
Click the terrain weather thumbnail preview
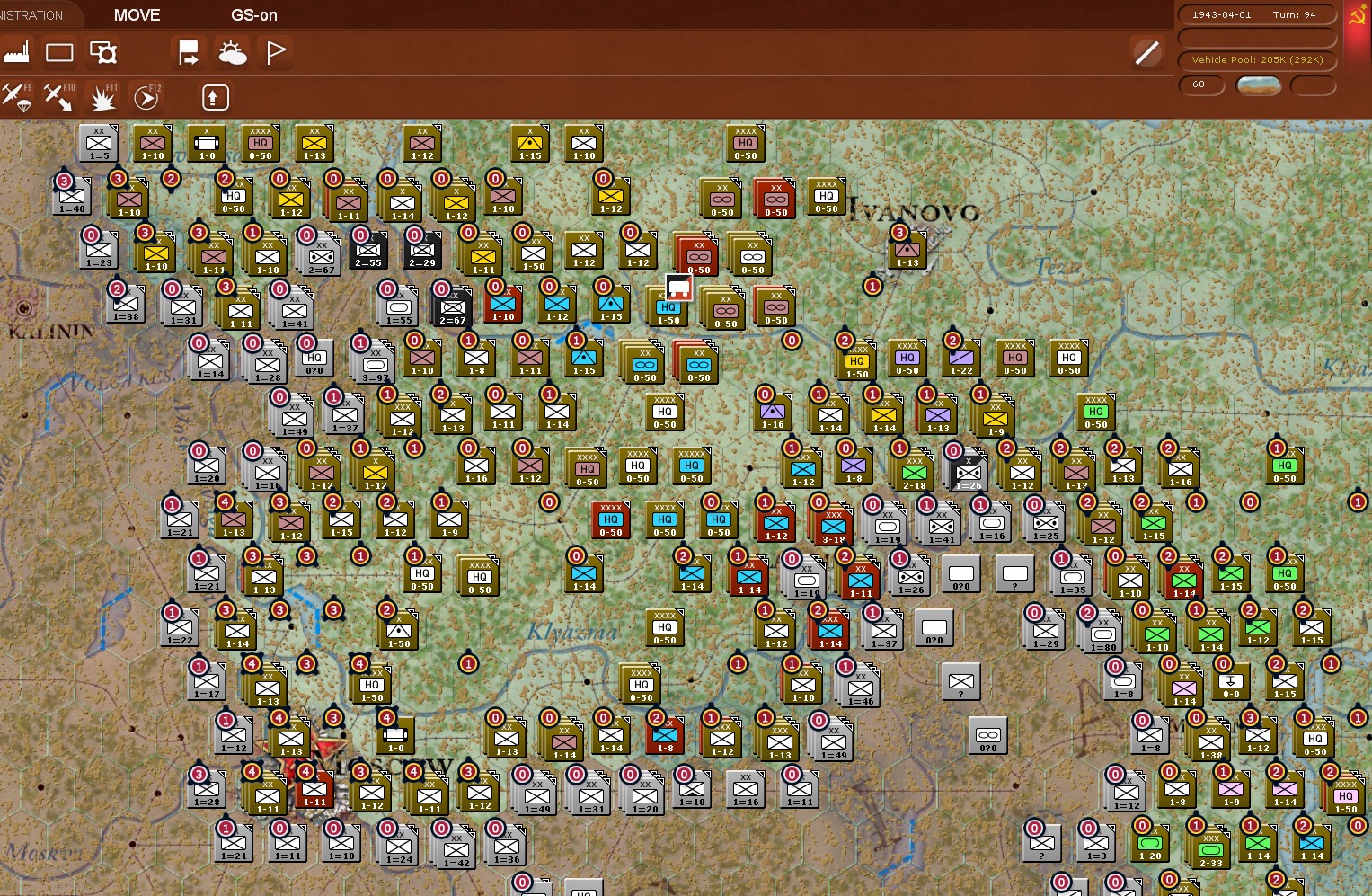coord(1258,85)
